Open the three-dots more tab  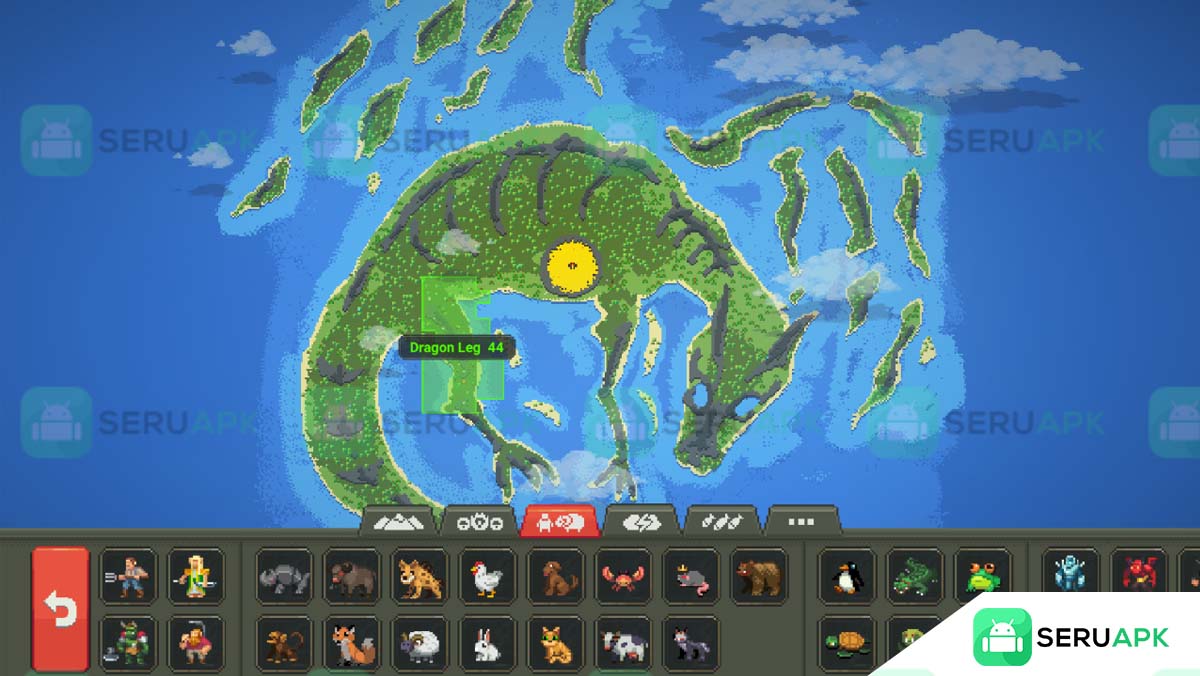(801, 521)
